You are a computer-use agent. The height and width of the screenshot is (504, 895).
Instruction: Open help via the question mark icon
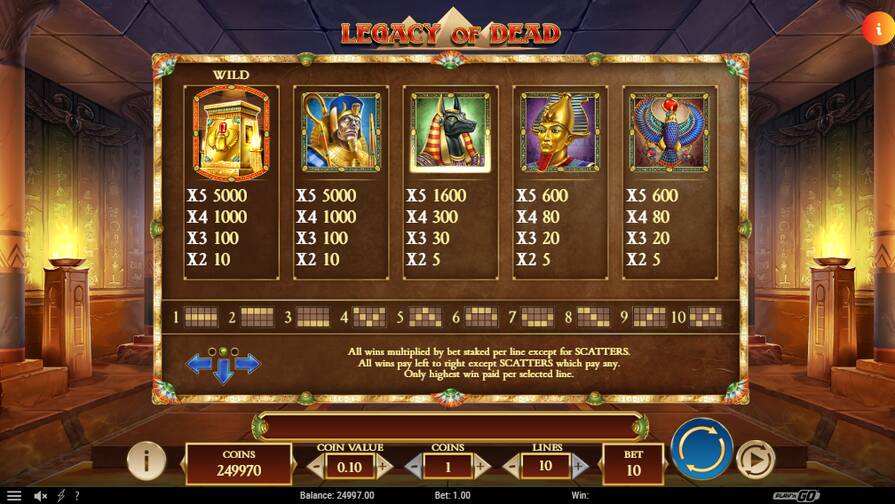coord(77,496)
